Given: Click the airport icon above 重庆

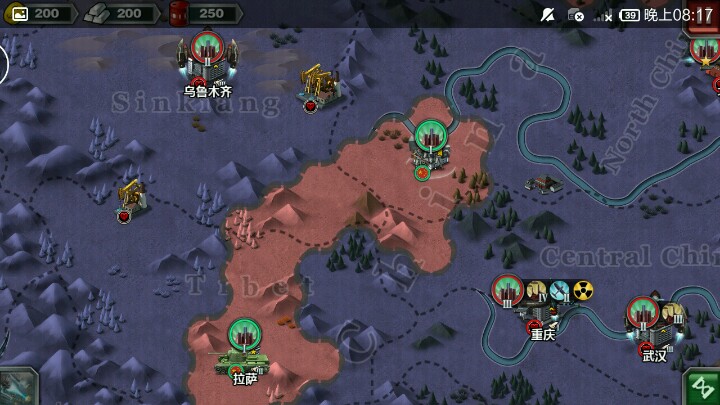Looking at the screenshot, I should tap(560, 290).
